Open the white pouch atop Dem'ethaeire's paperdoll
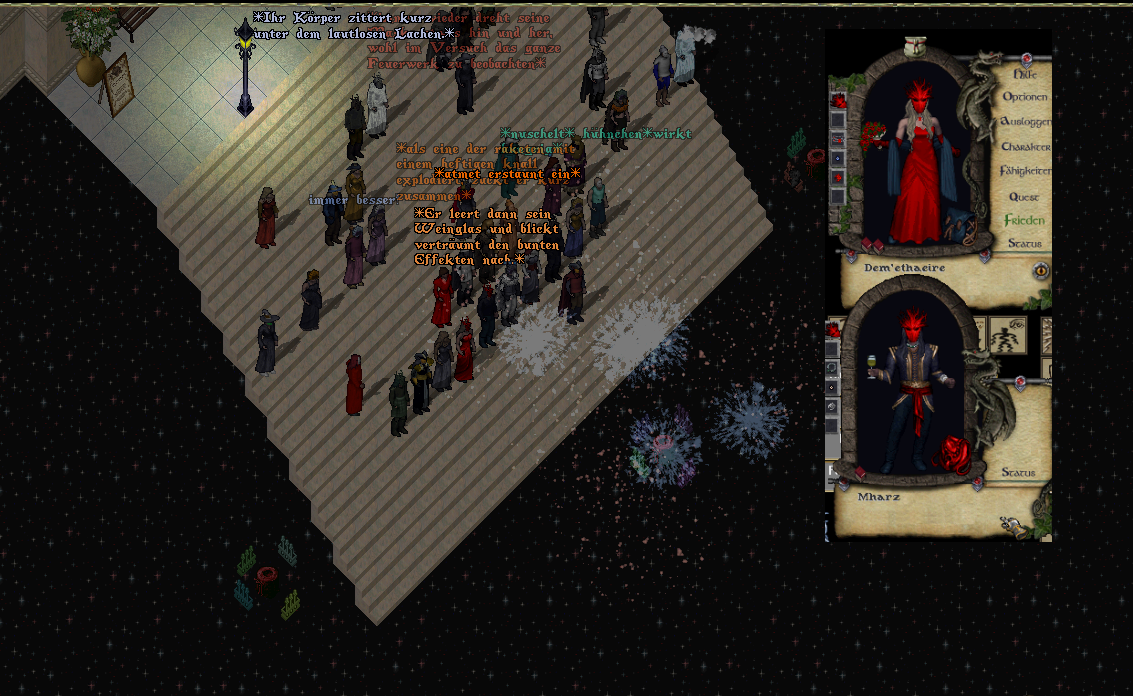Viewport: 1133px width, 698px height. coord(917,46)
